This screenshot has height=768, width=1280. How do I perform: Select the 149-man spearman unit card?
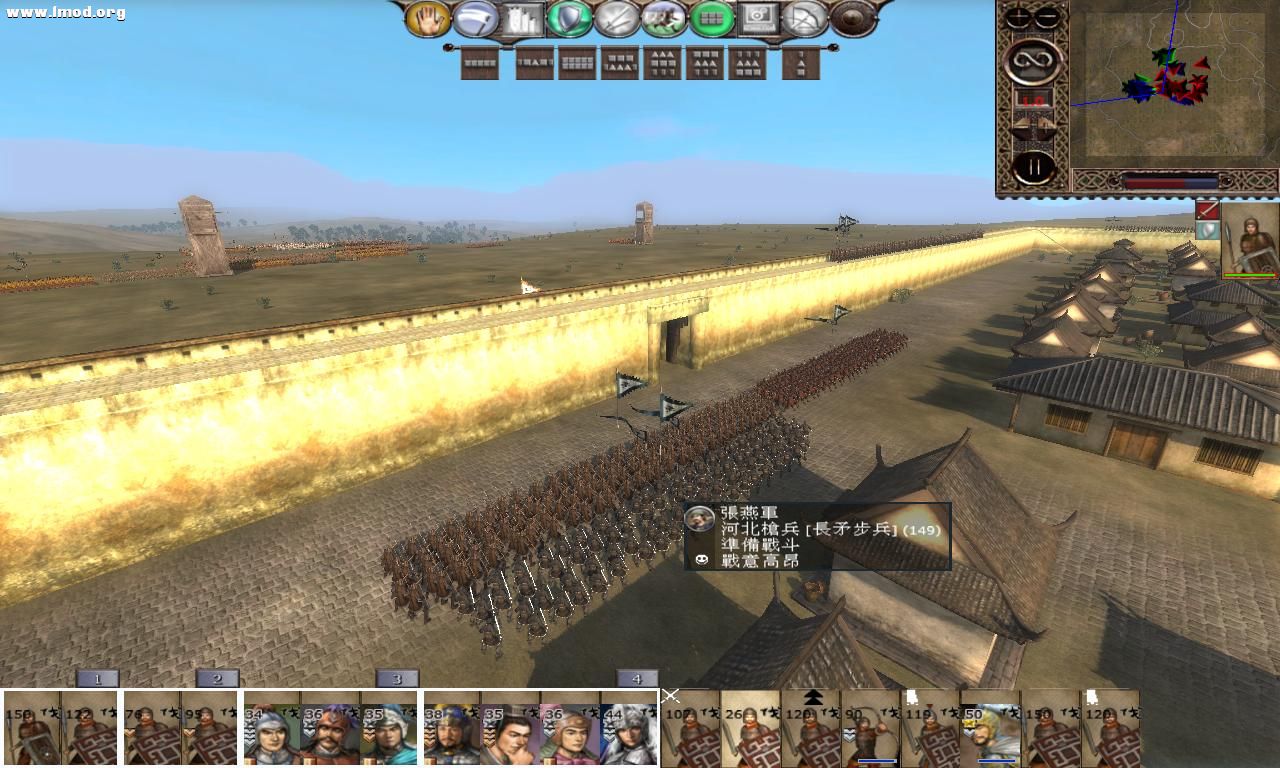pyautogui.click(x=28, y=730)
